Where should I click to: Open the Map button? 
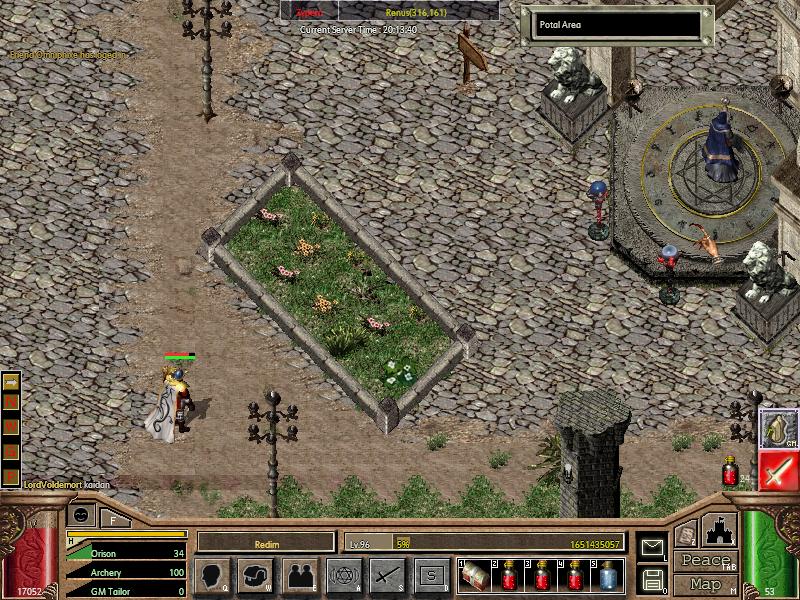[705, 583]
